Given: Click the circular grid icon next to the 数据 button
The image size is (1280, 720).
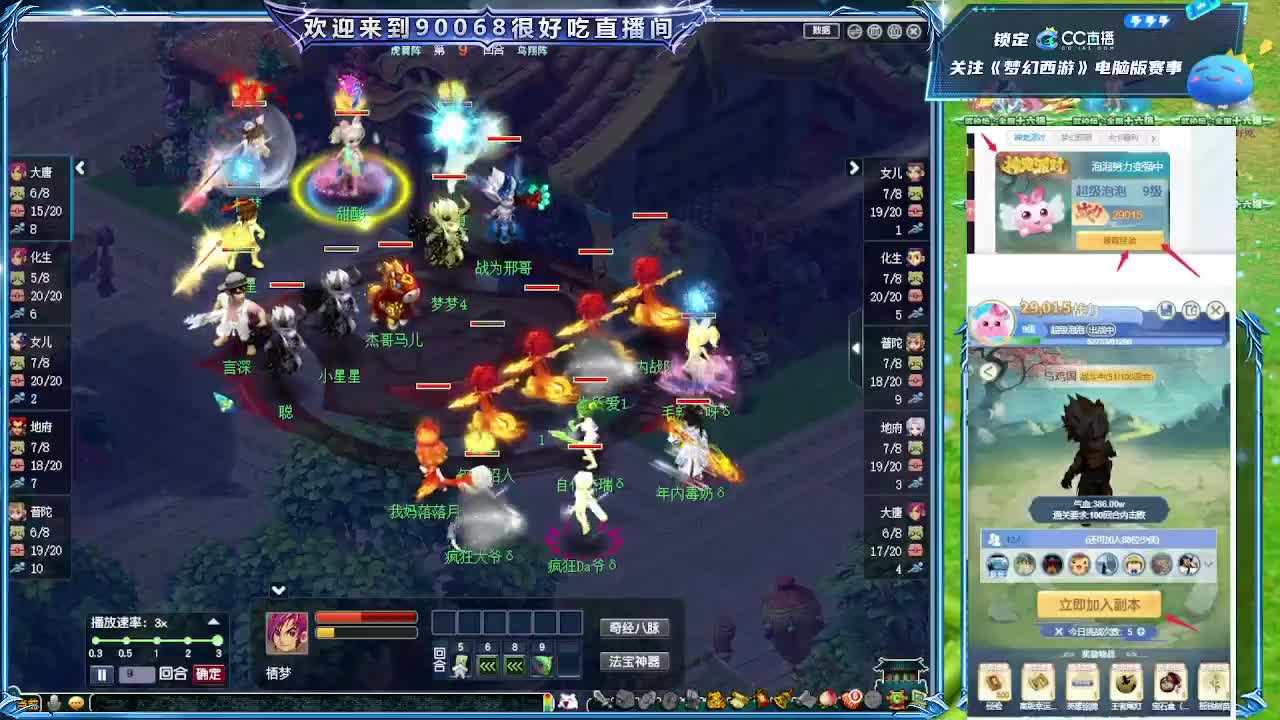Looking at the screenshot, I should (854, 31).
